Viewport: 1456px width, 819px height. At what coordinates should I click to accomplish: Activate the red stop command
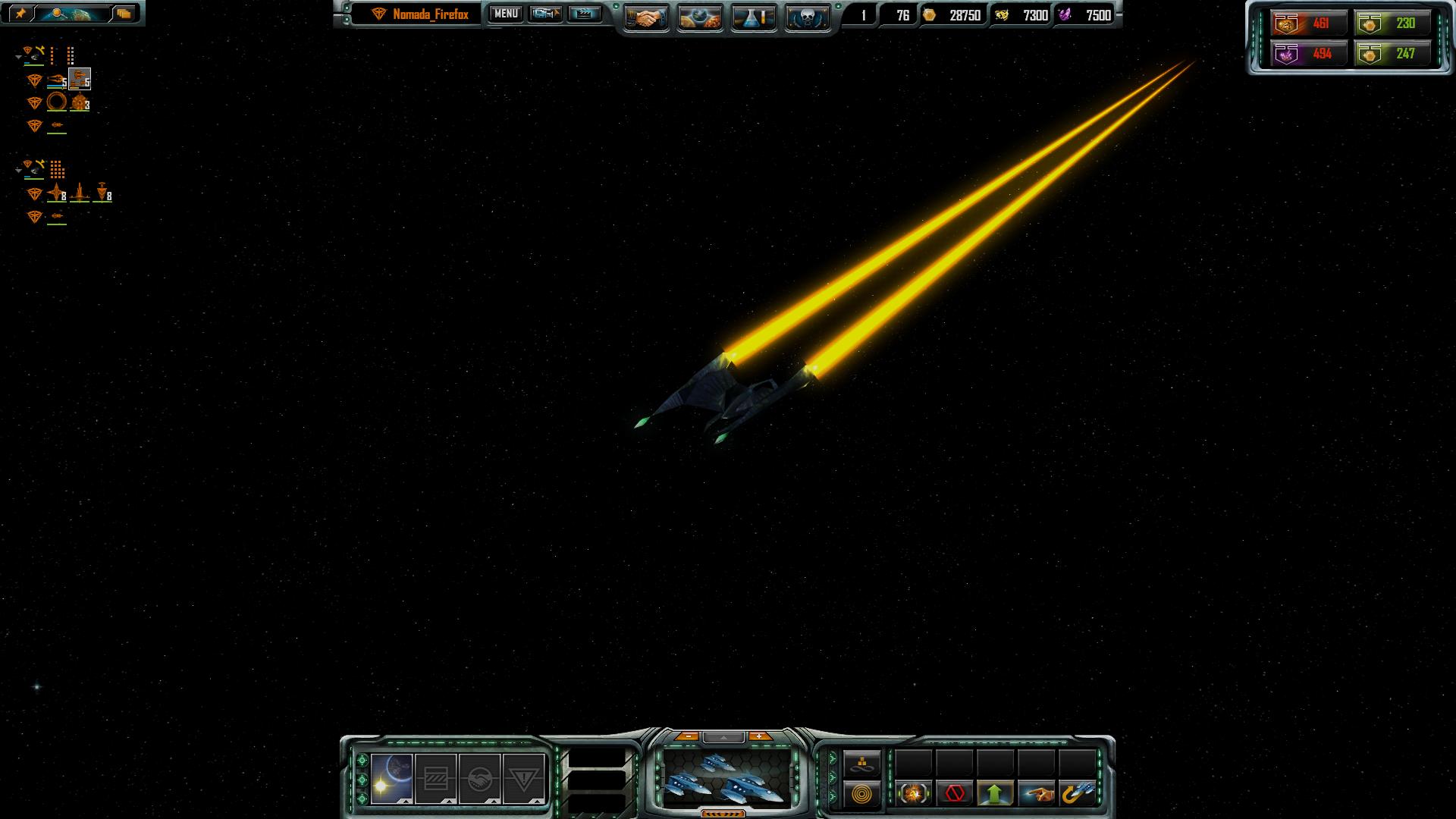954,794
